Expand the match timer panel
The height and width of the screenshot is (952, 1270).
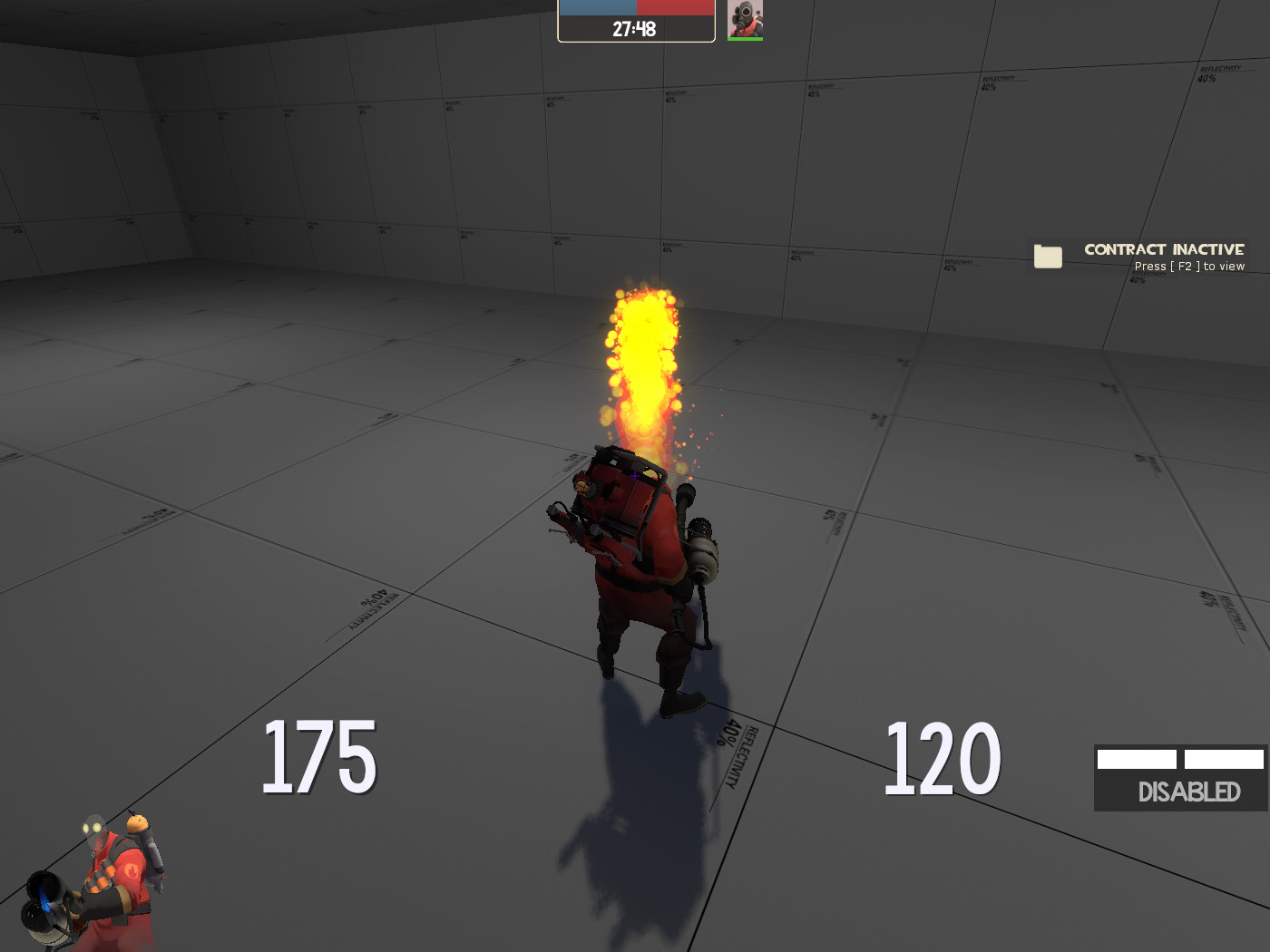[635, 22]
